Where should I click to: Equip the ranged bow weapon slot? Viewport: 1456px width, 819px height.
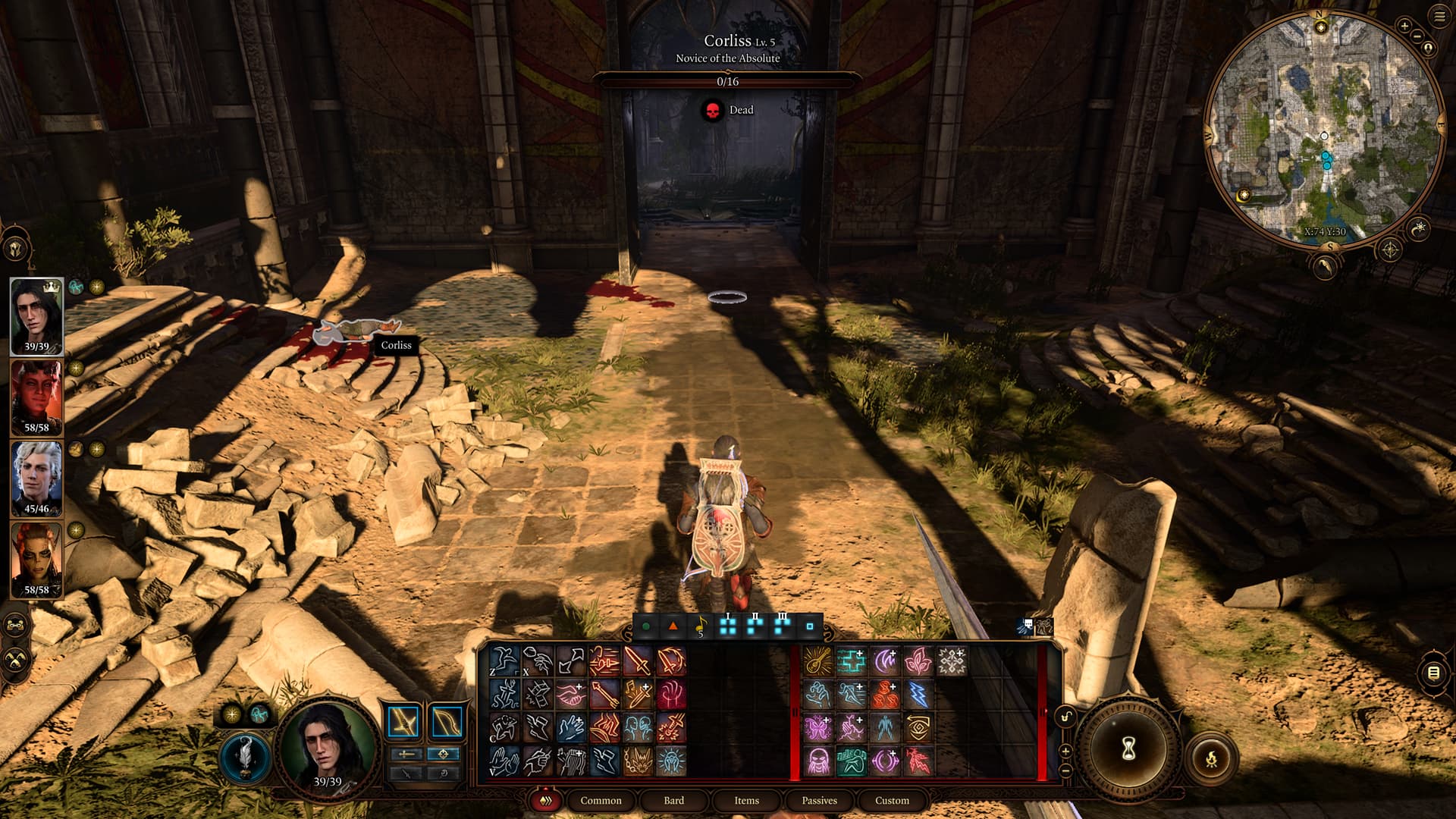pyautogui.click(x=447, y=723)
